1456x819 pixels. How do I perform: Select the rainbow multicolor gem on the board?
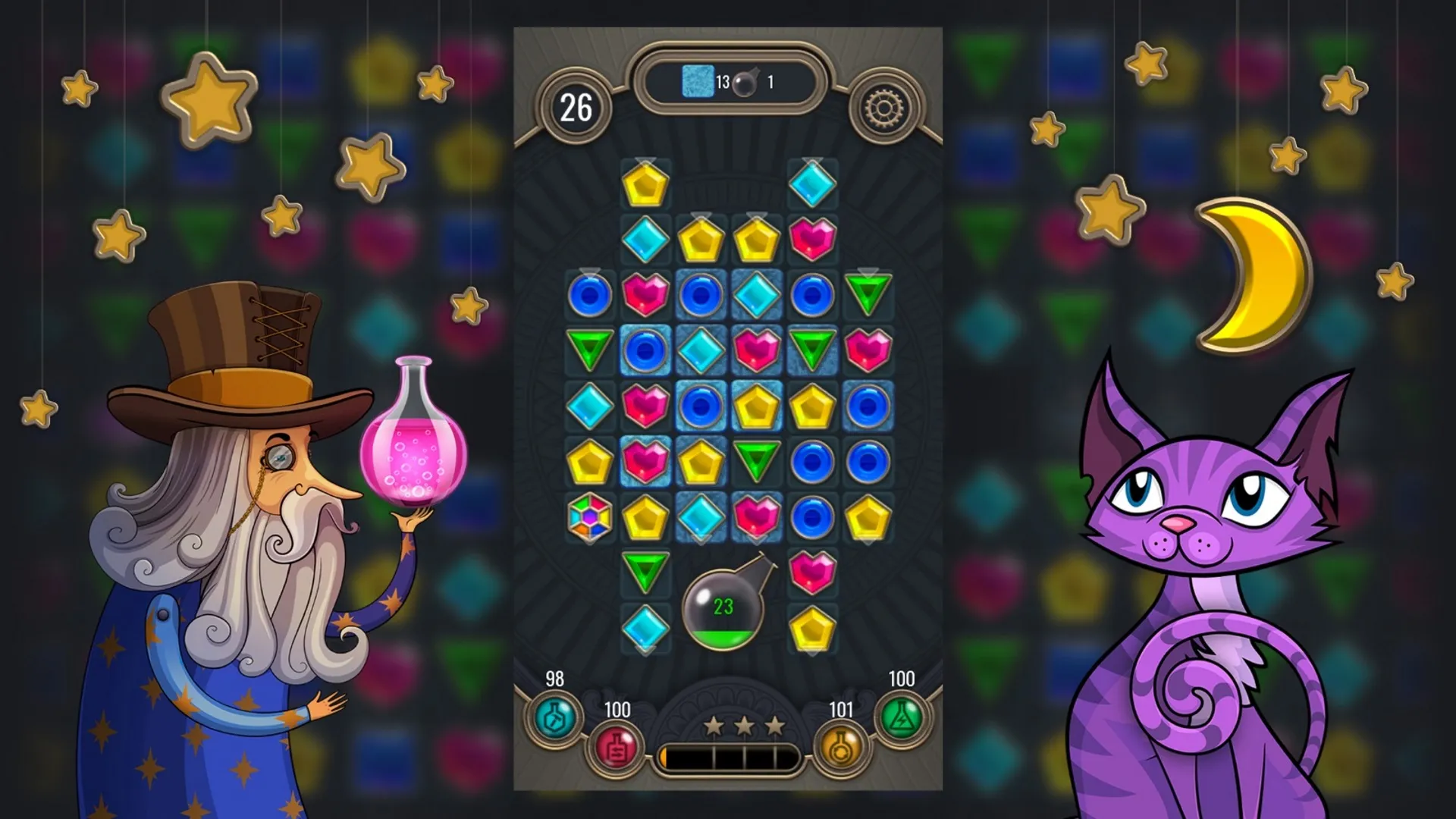[589, 517]
